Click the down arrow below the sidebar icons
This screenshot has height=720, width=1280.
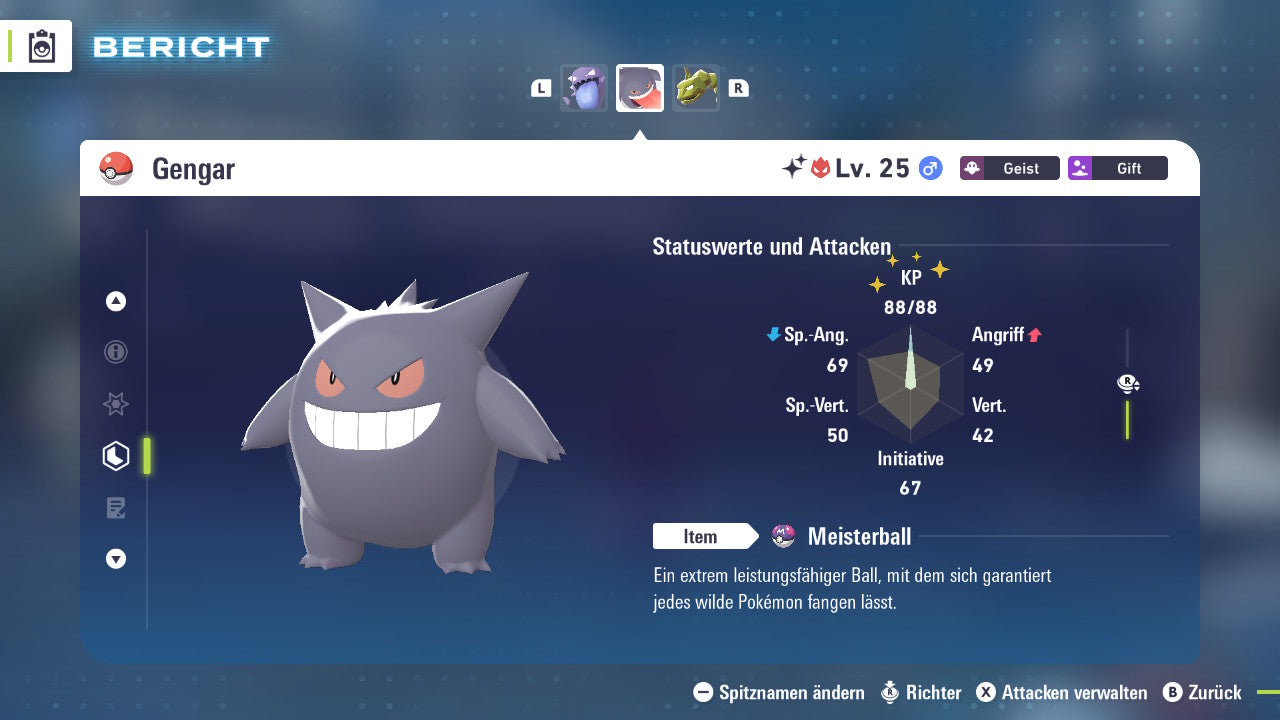point(116,559)
